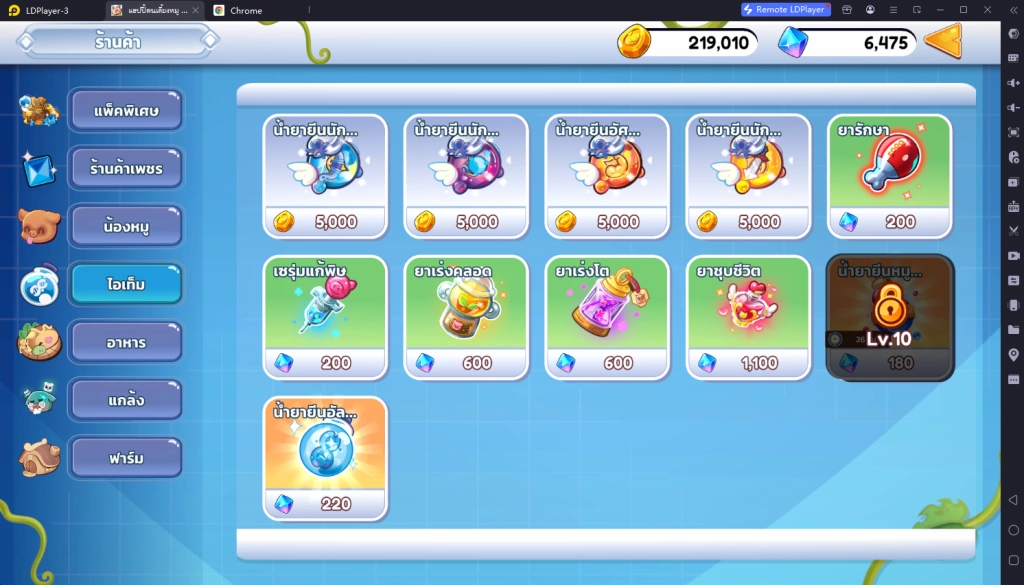Open the แพ็คพิเศษ special pack category
1024x585 pixels.
126,110
